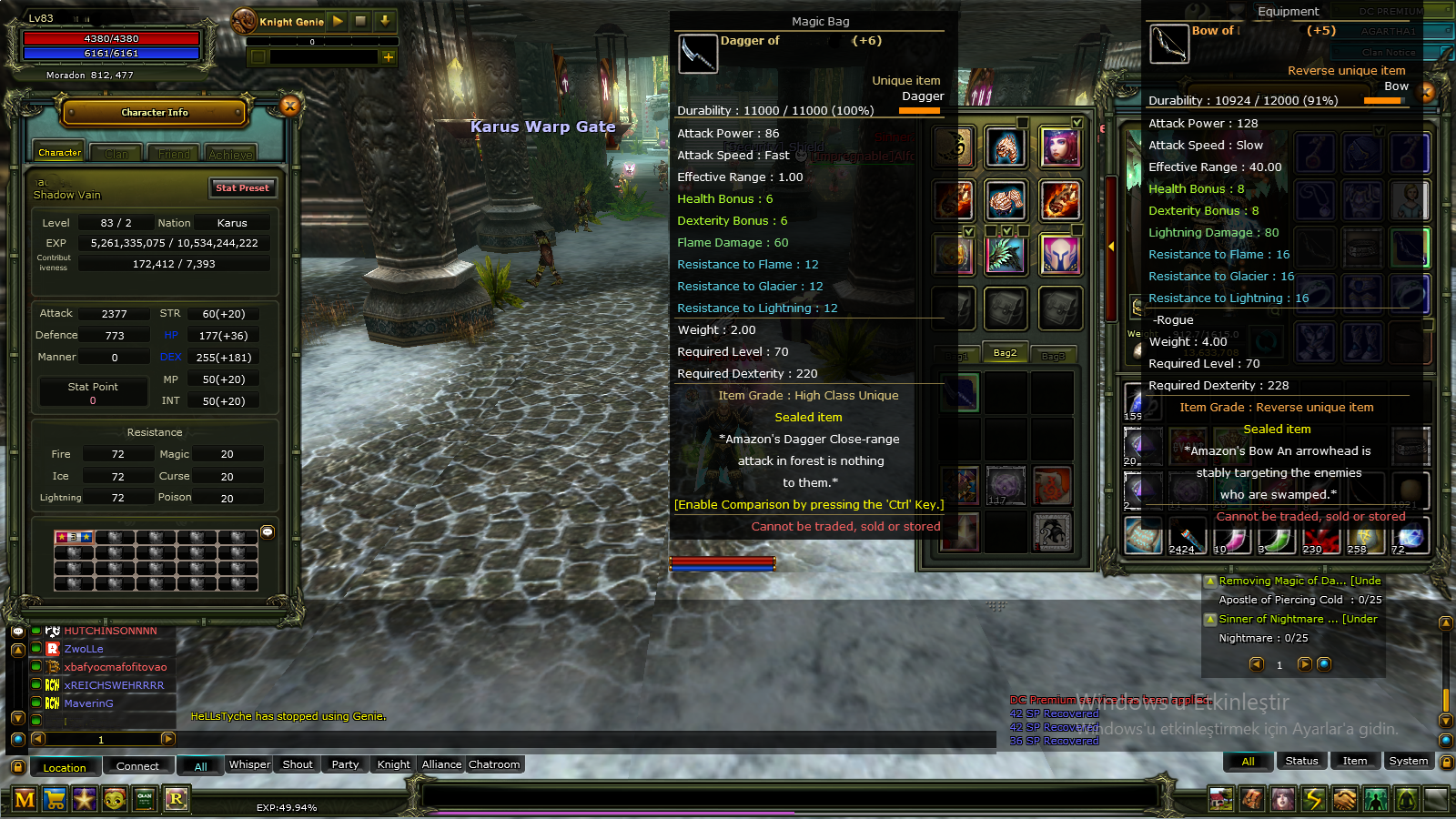Check the second marked inventory item box
This screenshot has height=819, width=1456.
(x=1007, y=230)
